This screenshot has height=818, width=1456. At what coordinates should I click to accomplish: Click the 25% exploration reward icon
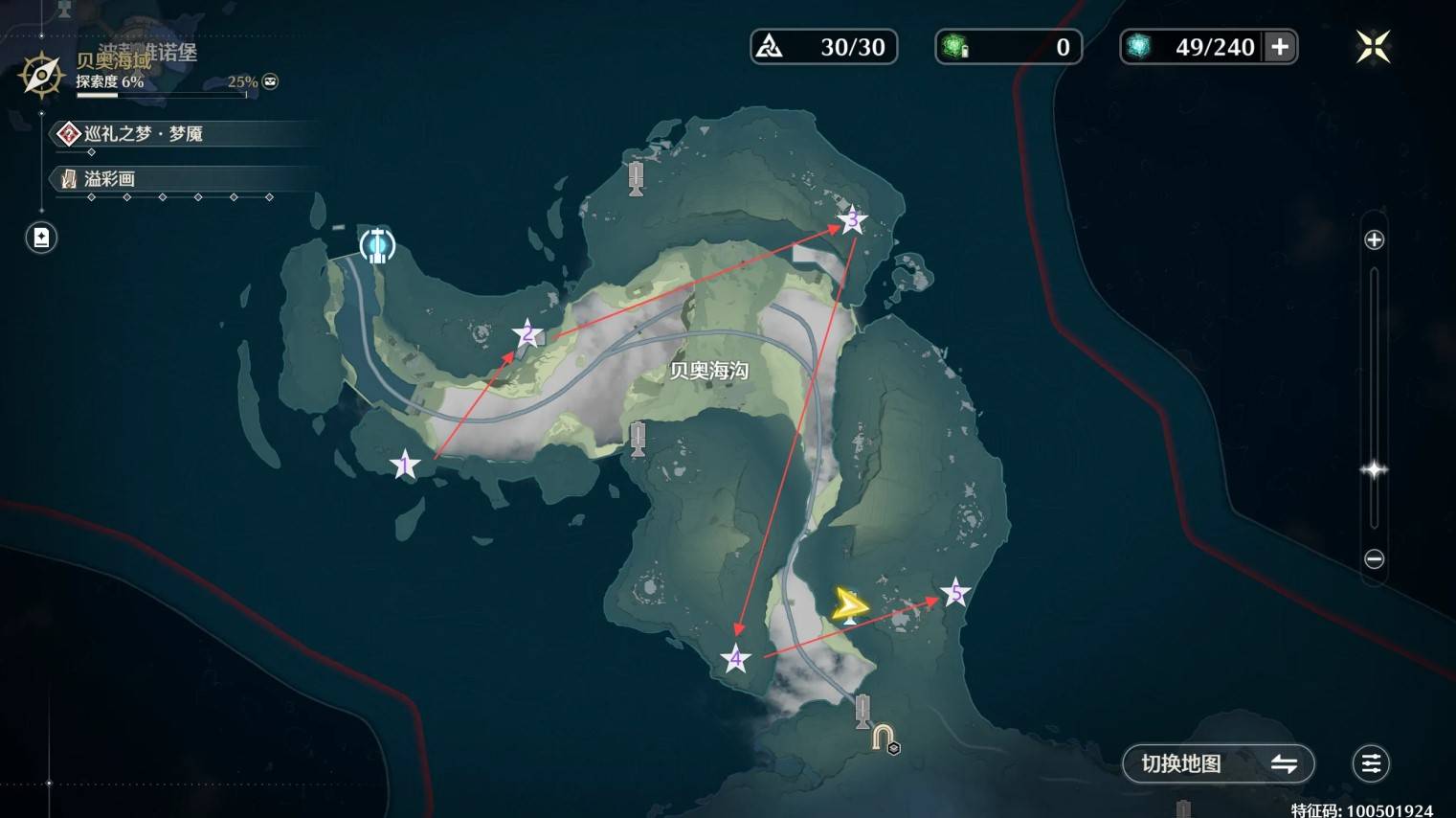271,81
